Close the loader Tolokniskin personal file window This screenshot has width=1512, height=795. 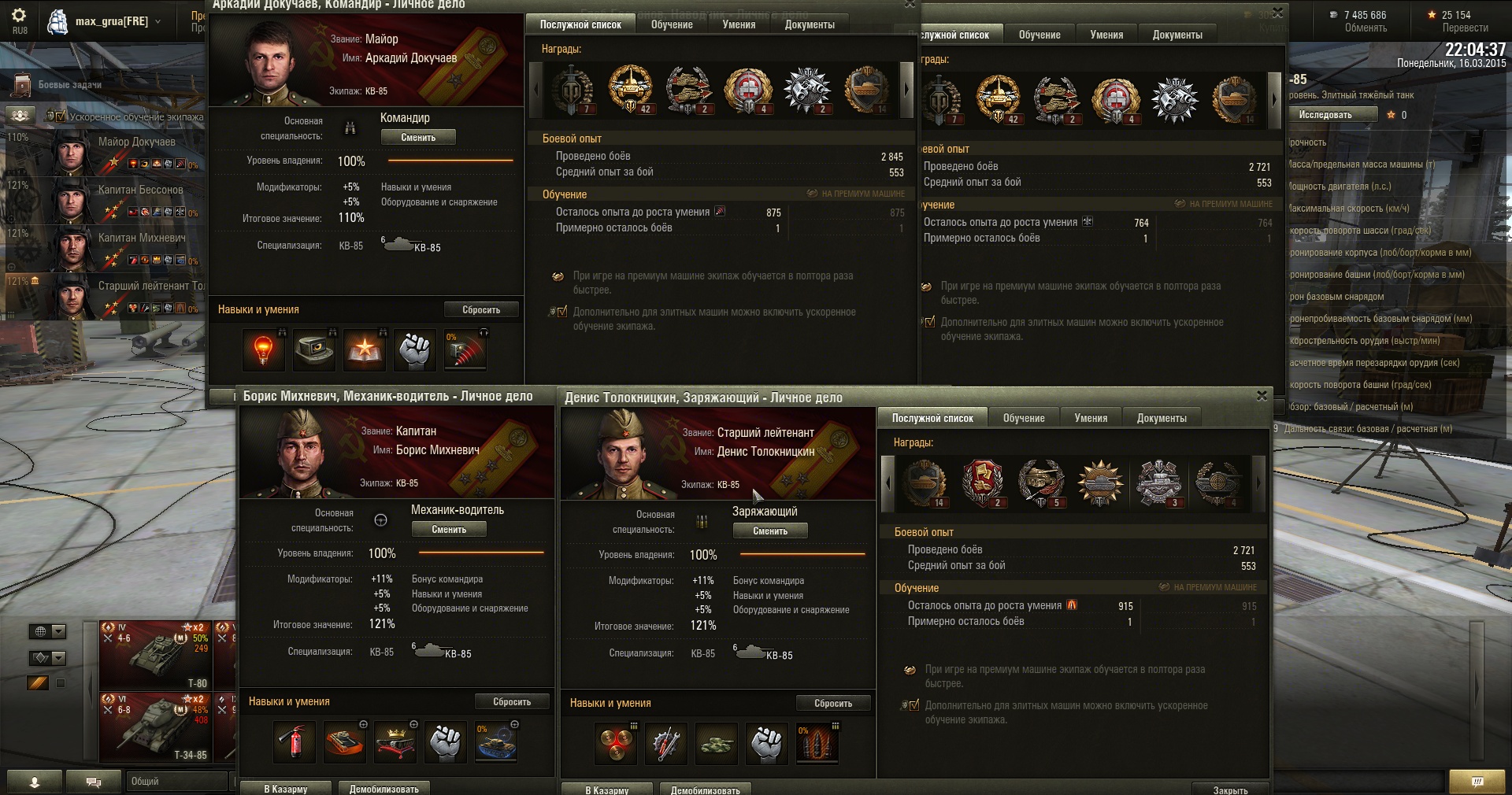click(1262, 396)
